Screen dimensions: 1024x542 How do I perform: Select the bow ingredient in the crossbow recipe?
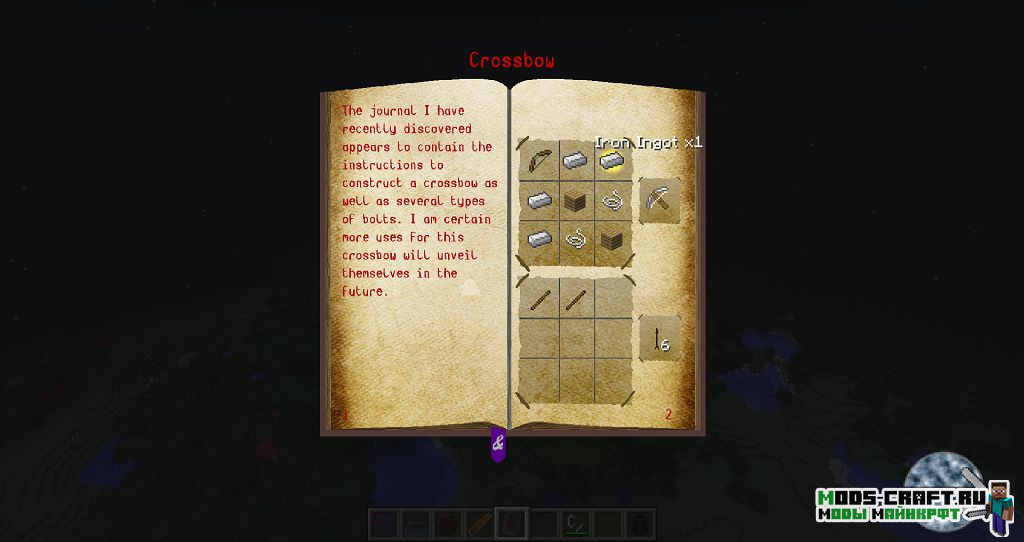(540, 162)
